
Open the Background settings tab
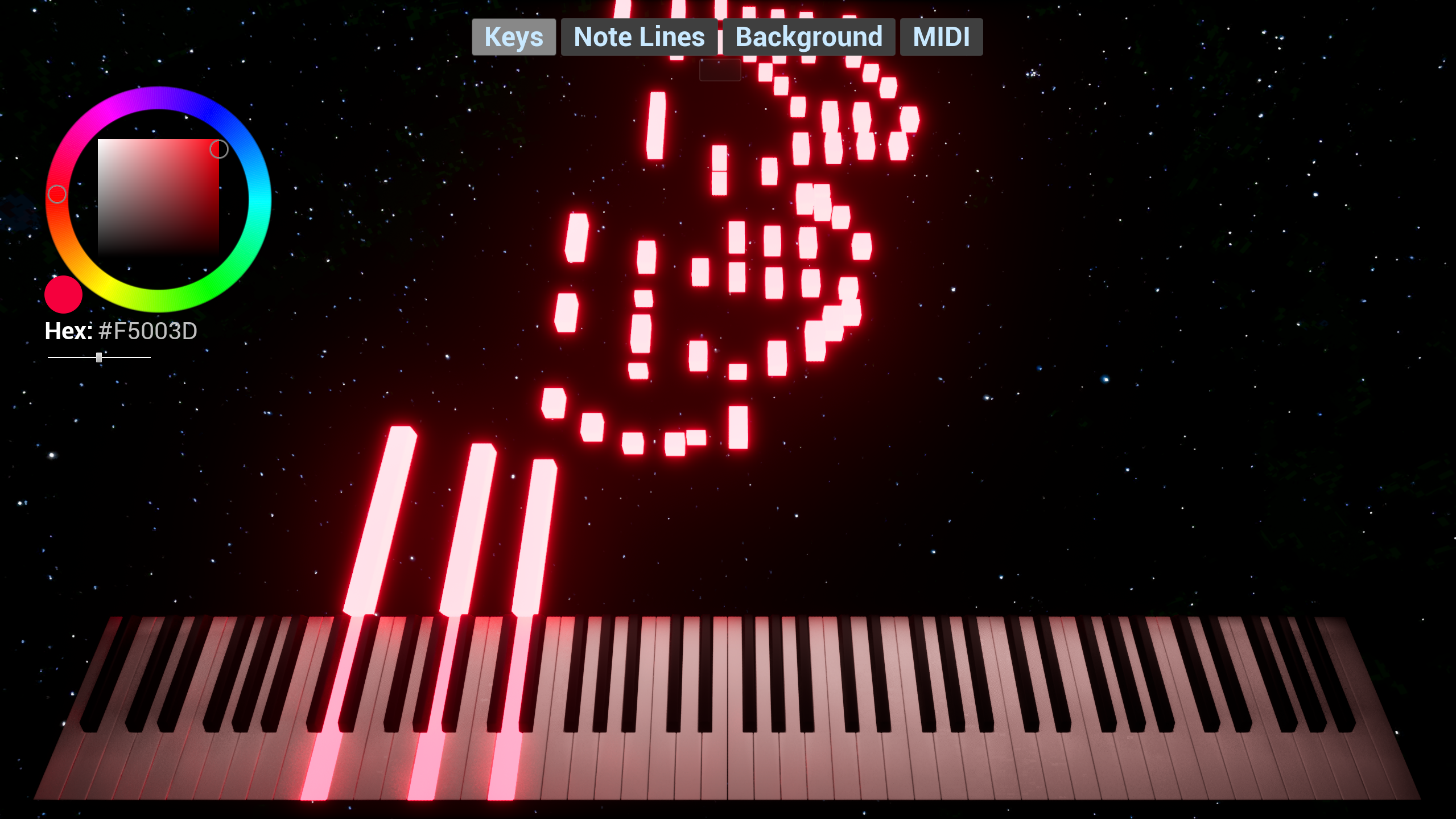tap(809, 36)
